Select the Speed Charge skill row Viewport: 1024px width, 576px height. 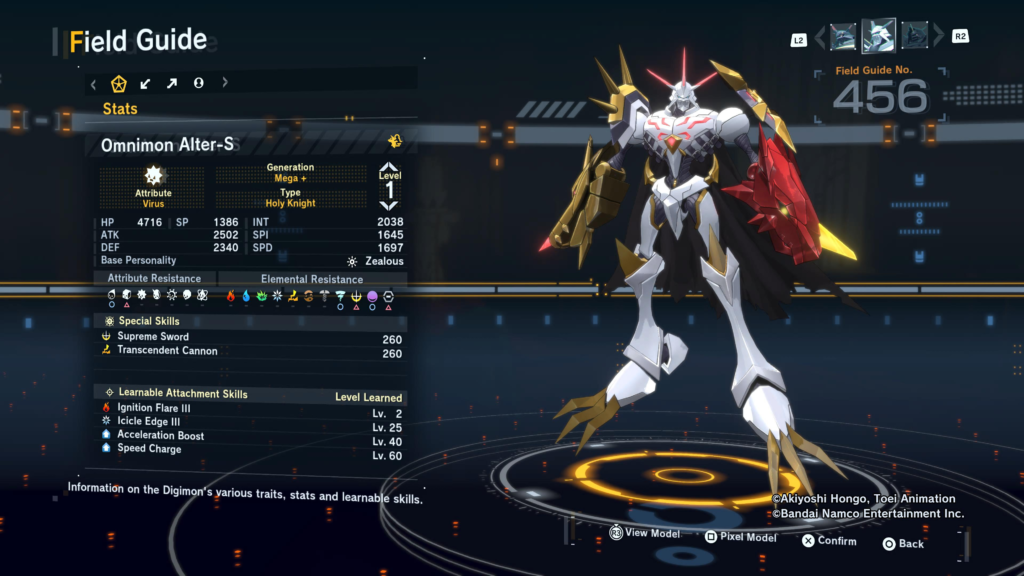149,449
